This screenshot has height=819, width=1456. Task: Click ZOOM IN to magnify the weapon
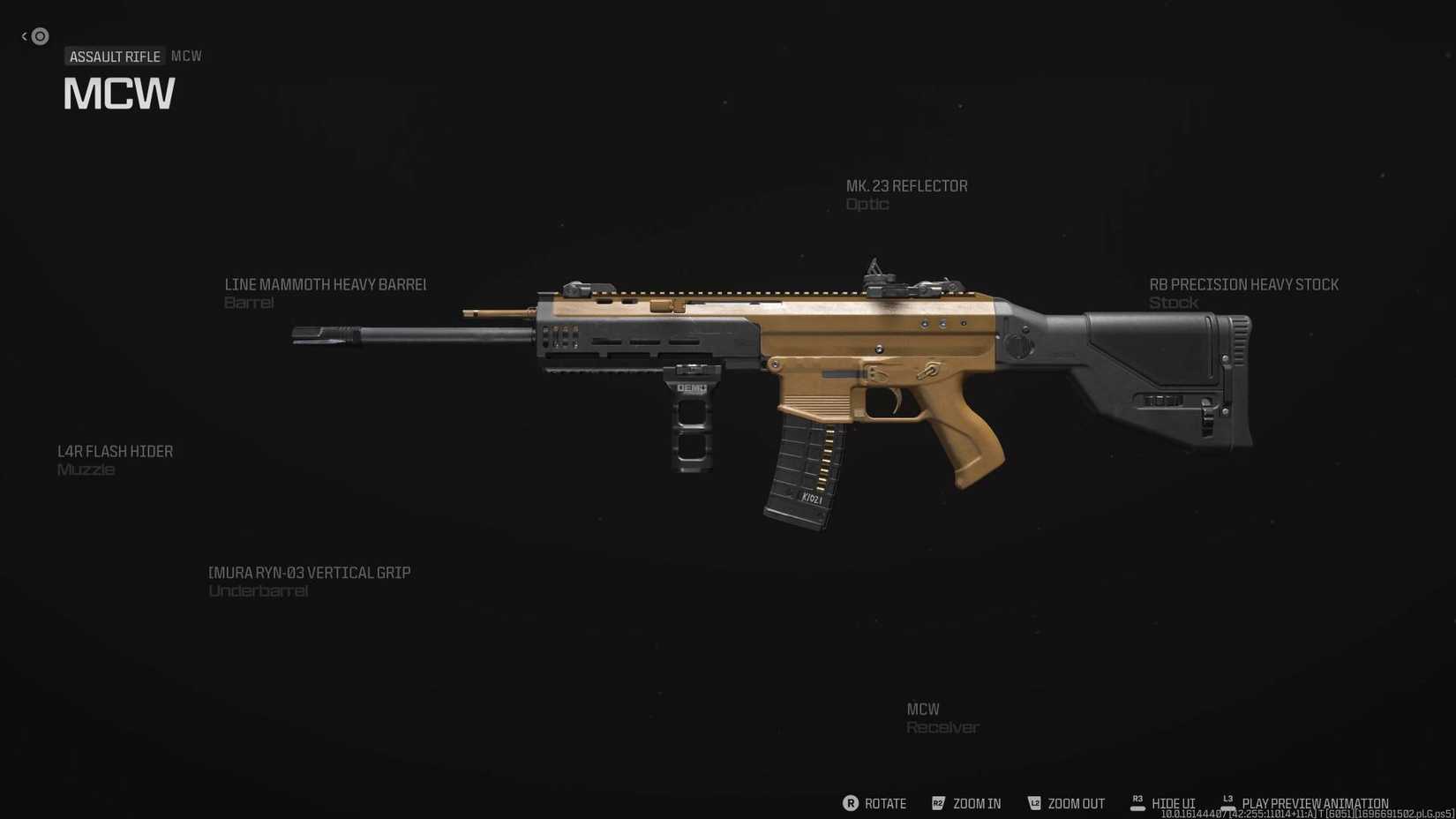[x=976, y=804]
